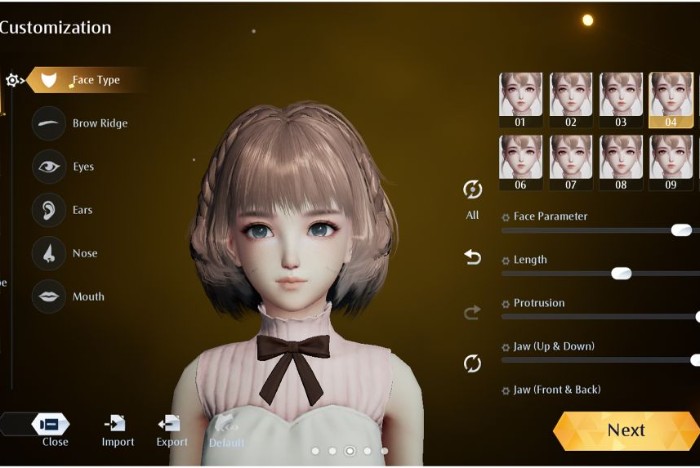Screen dimensions: 700x468
Task: Click the Next button
Action: tap(625, 431)
